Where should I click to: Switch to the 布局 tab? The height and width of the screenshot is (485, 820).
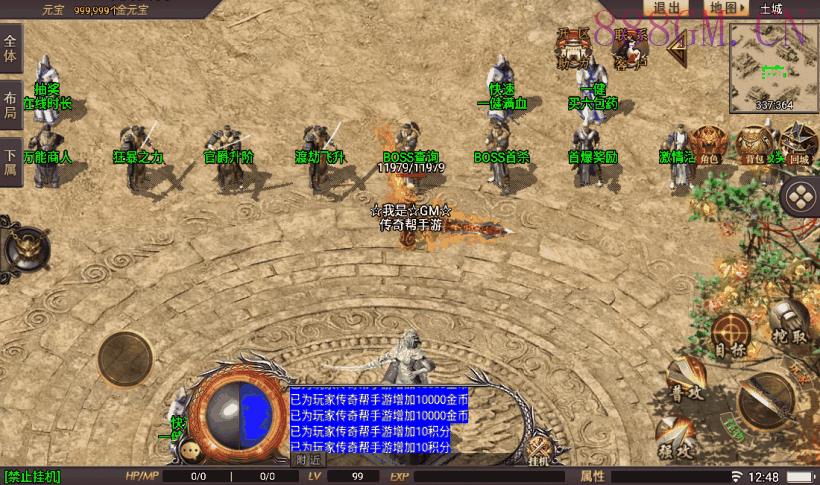tap(11, 104)
